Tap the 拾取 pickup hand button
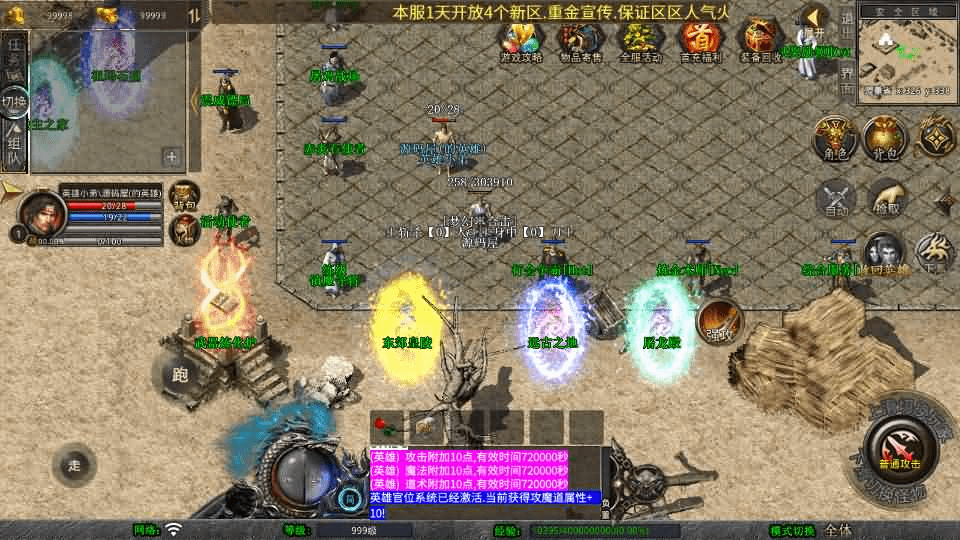 pos(886,197)
